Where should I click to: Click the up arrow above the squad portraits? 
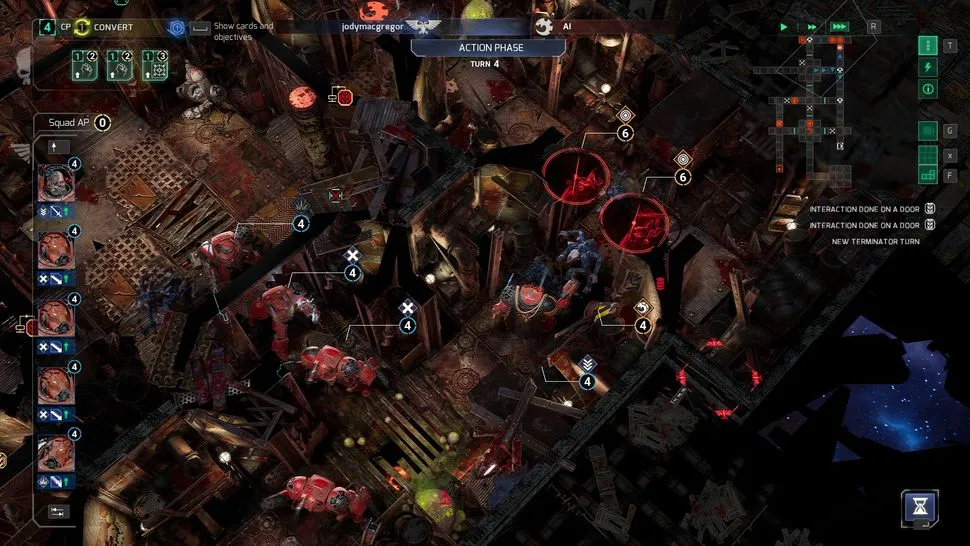click(55, 147)
